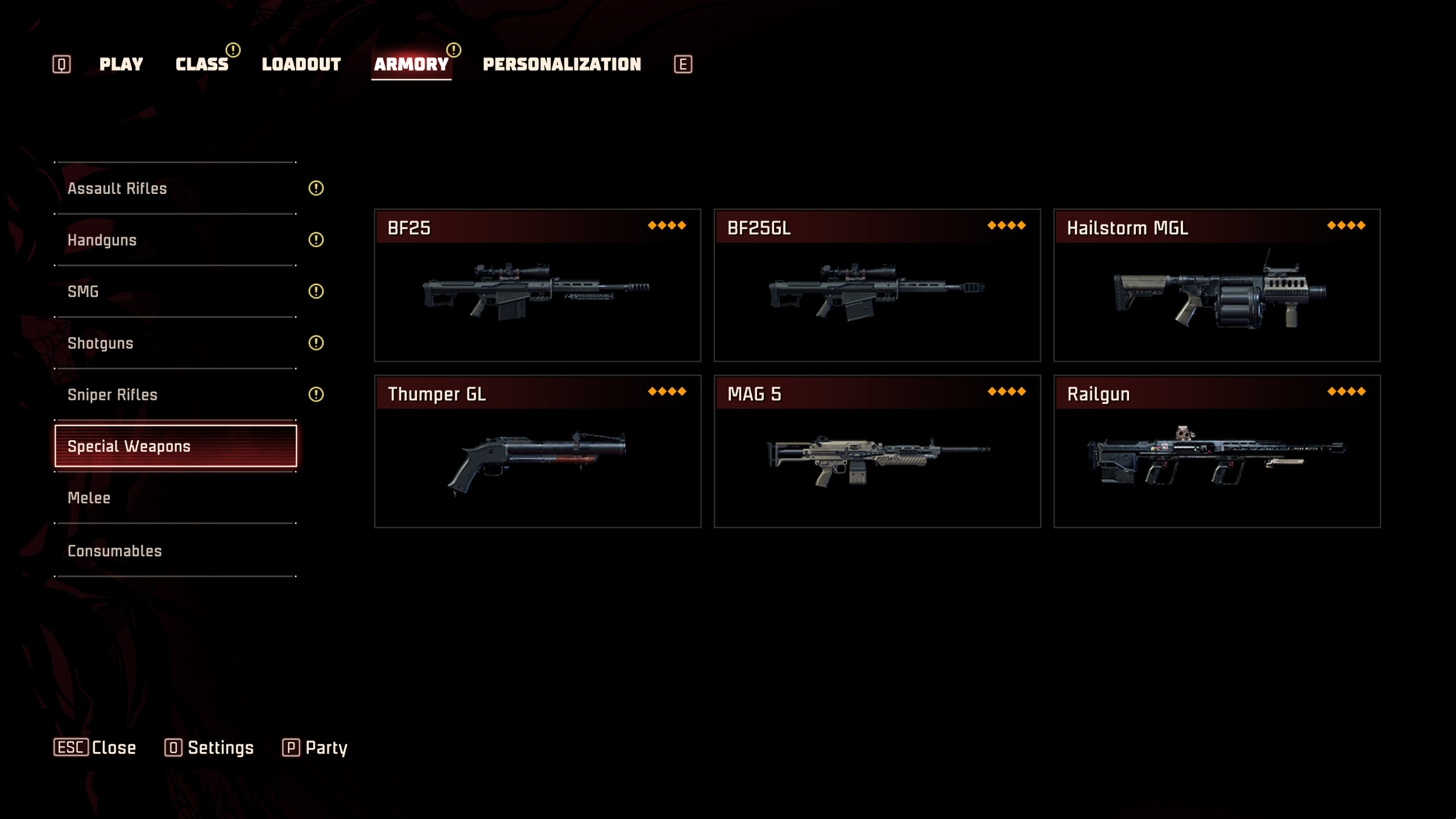This screenshot has width=1456, height=819.
Task: Open the Settings from bottom bar
Action: 209,747
